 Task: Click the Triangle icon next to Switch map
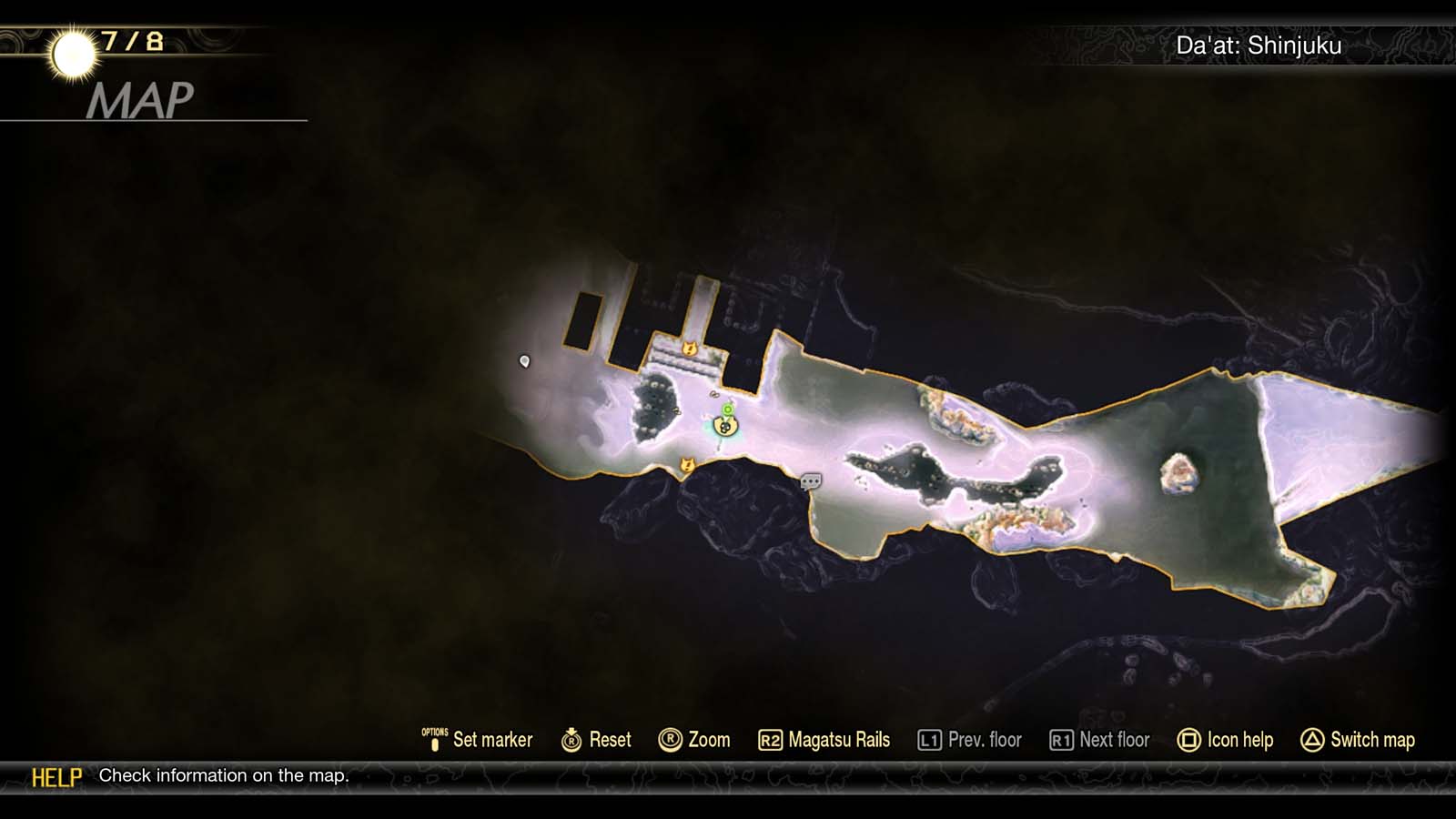pyautogui.click(x=1310, y=740)
